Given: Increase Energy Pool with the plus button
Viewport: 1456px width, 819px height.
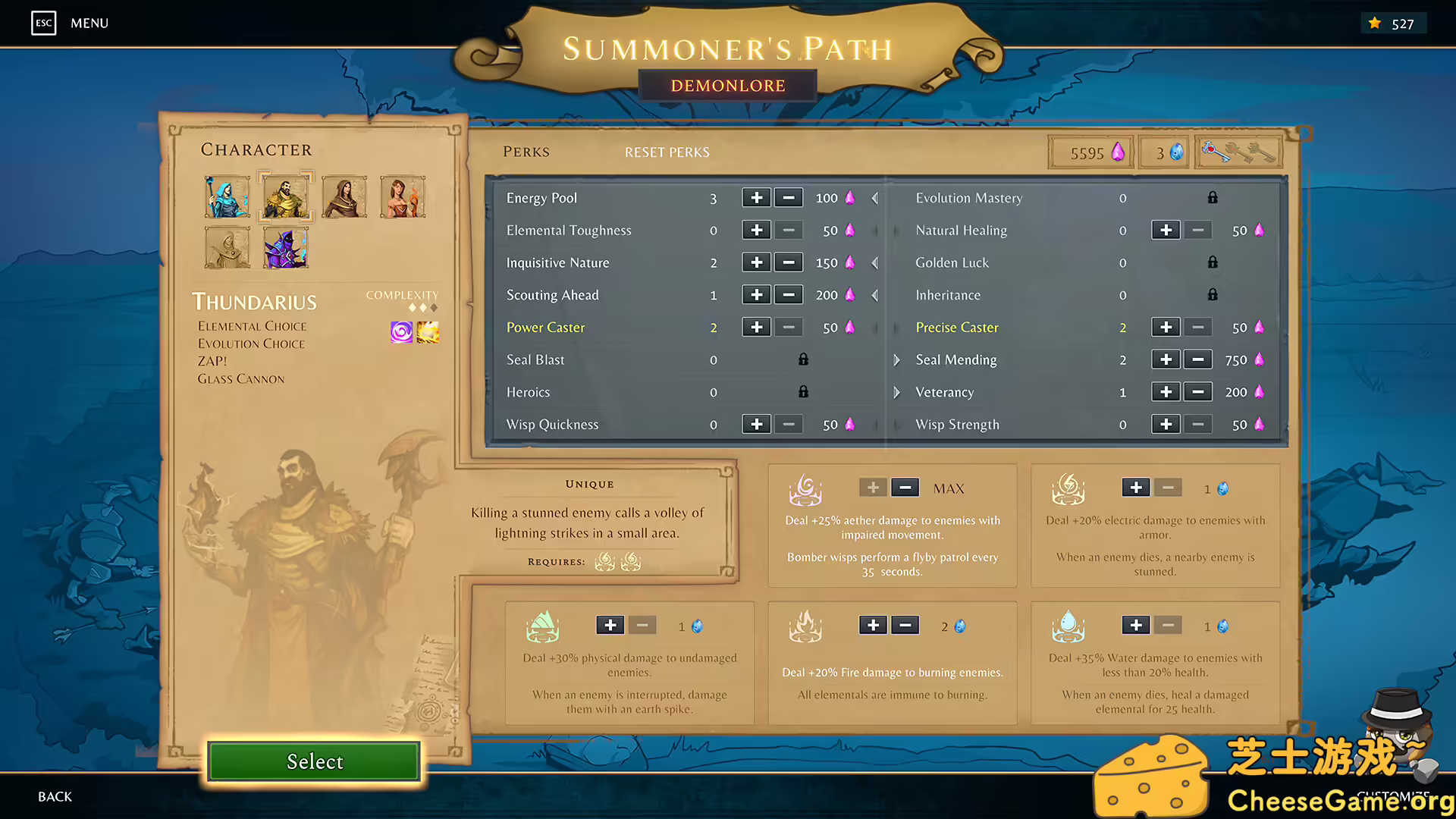Looking at the screenshot, I should [756, 198].
